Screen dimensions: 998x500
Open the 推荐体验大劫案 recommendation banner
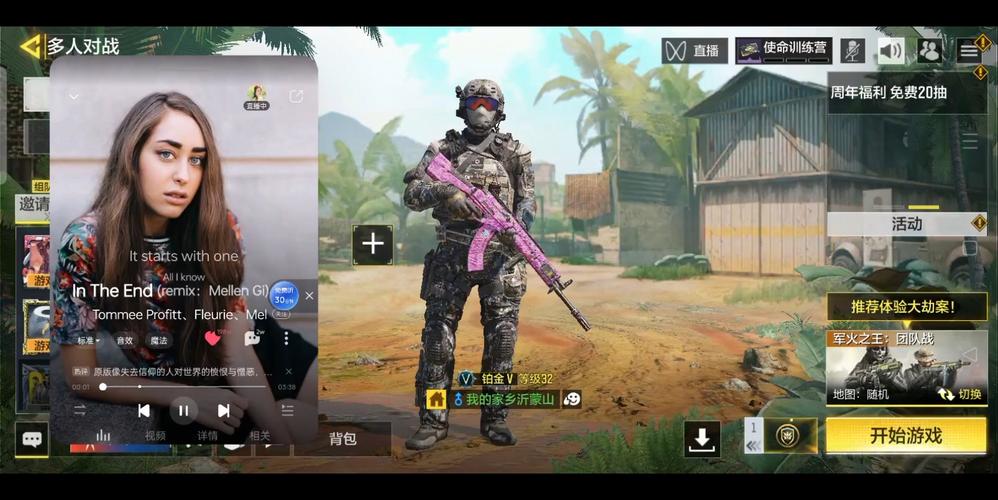(904, 307)
